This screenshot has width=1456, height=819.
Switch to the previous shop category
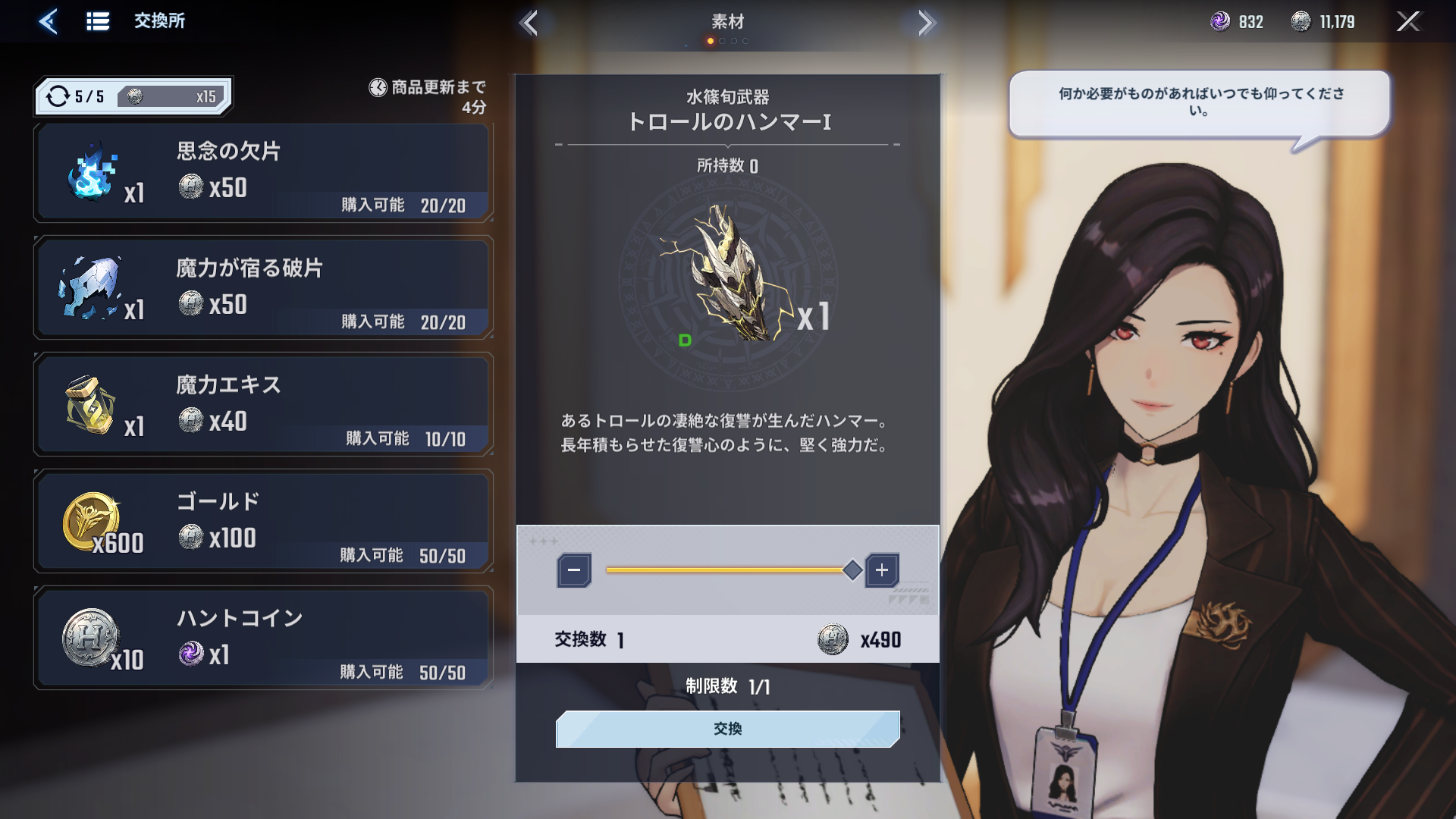pos(529,23)
